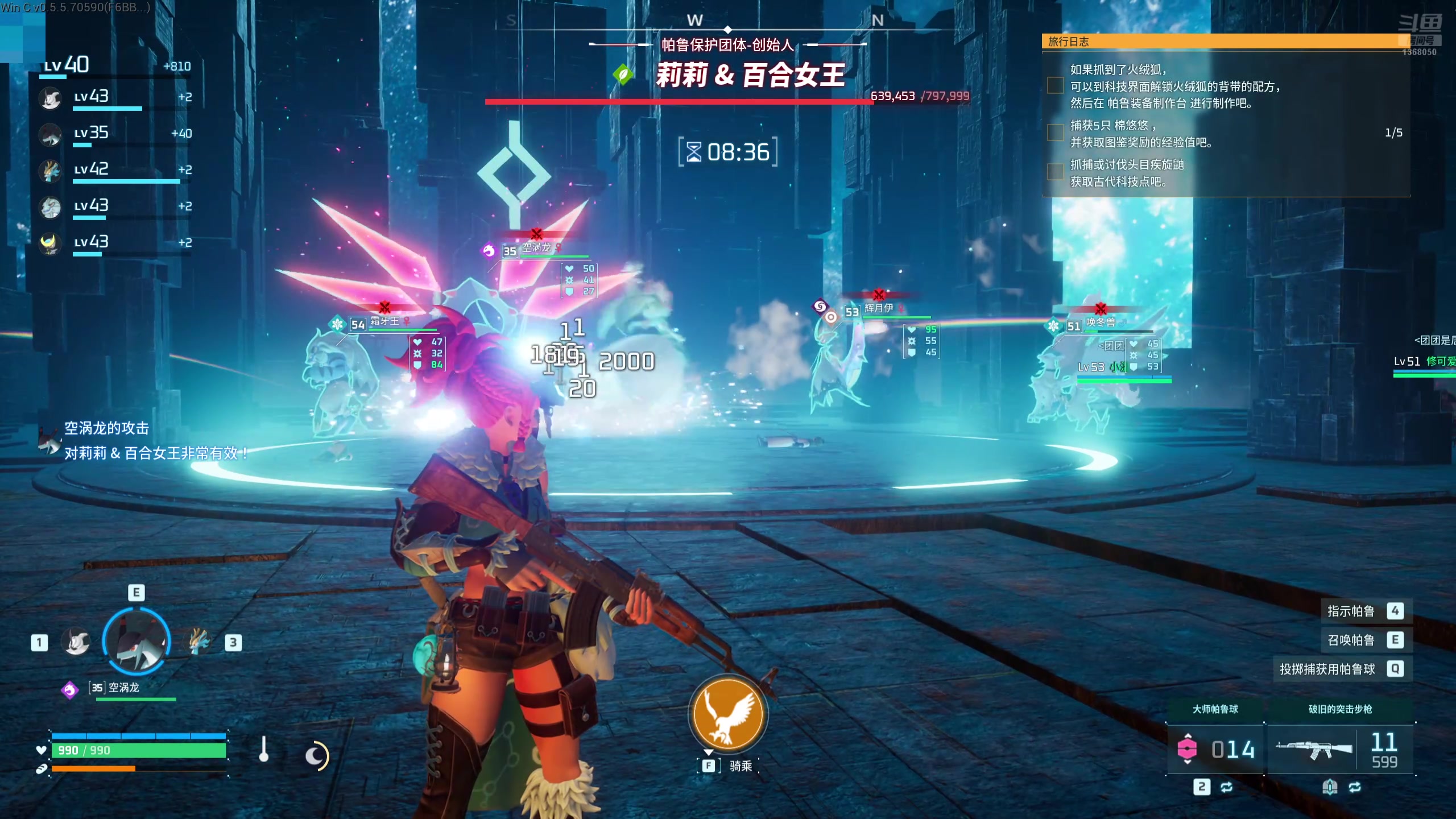Tick the 捕获5只棉悠悠 quest checkbox
Screen dimensions: 1456x819
tap(1056, 133)
